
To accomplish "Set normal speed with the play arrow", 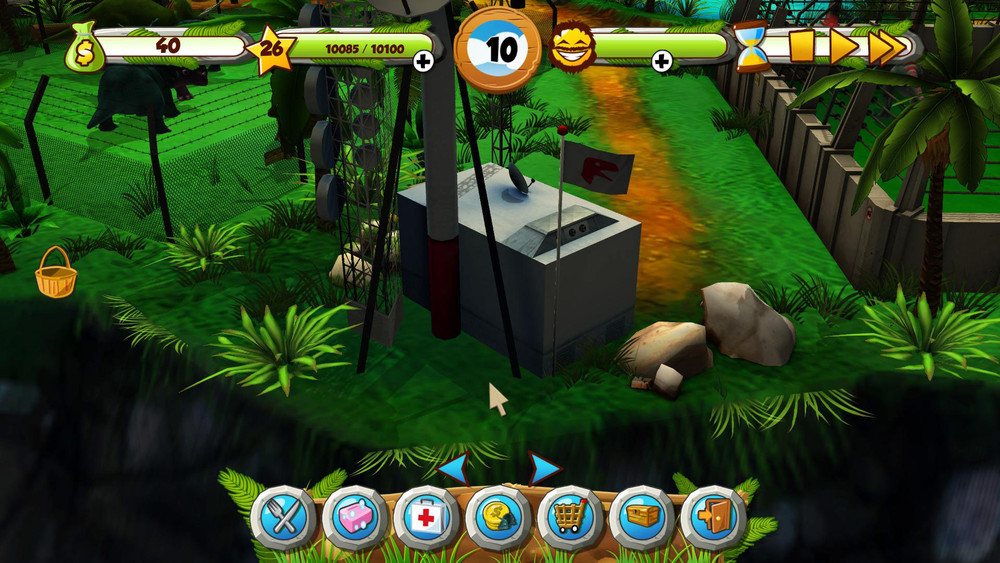I will point(844,46).
